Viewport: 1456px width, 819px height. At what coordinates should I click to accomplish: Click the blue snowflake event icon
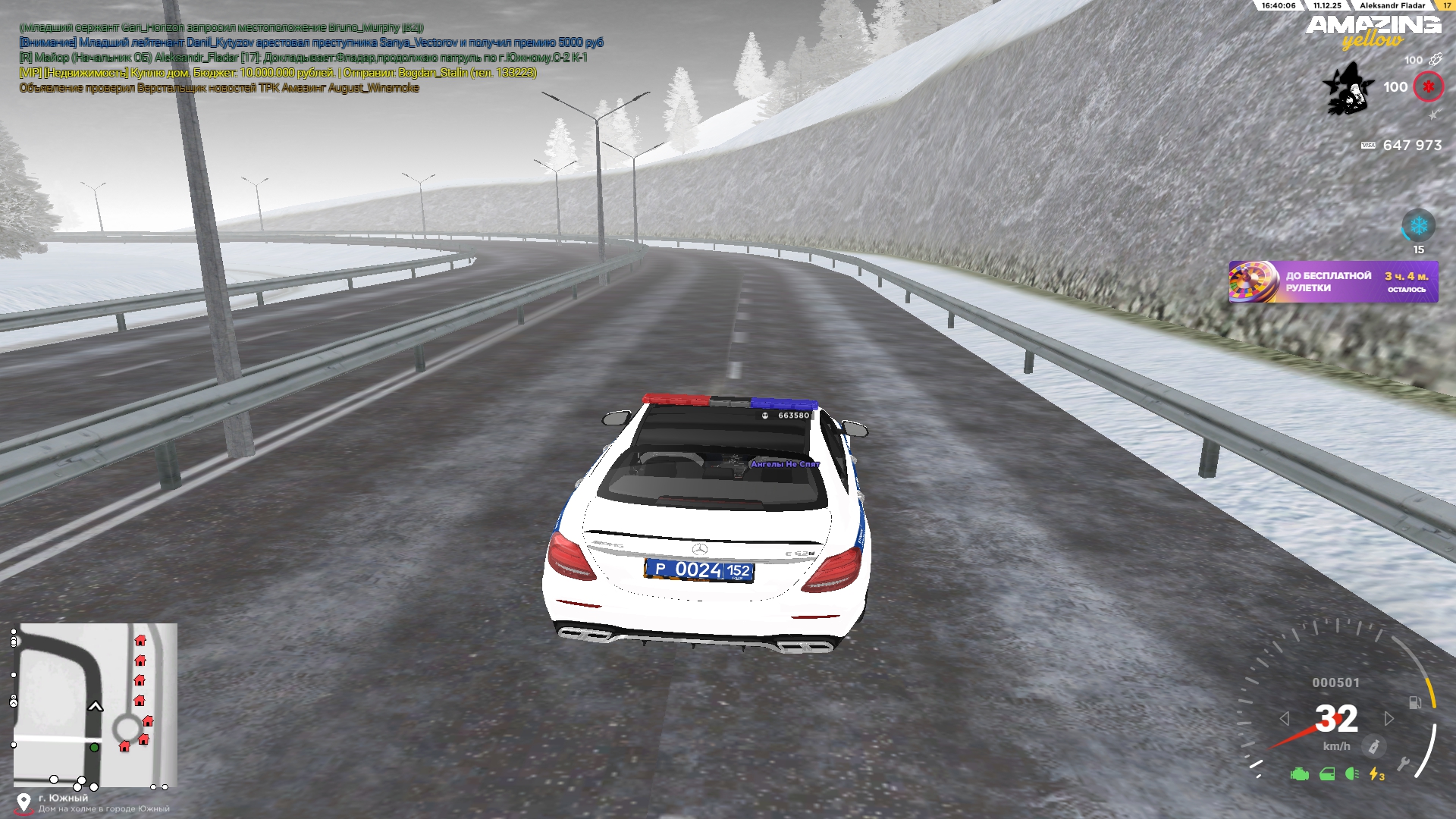point(1418,226)
